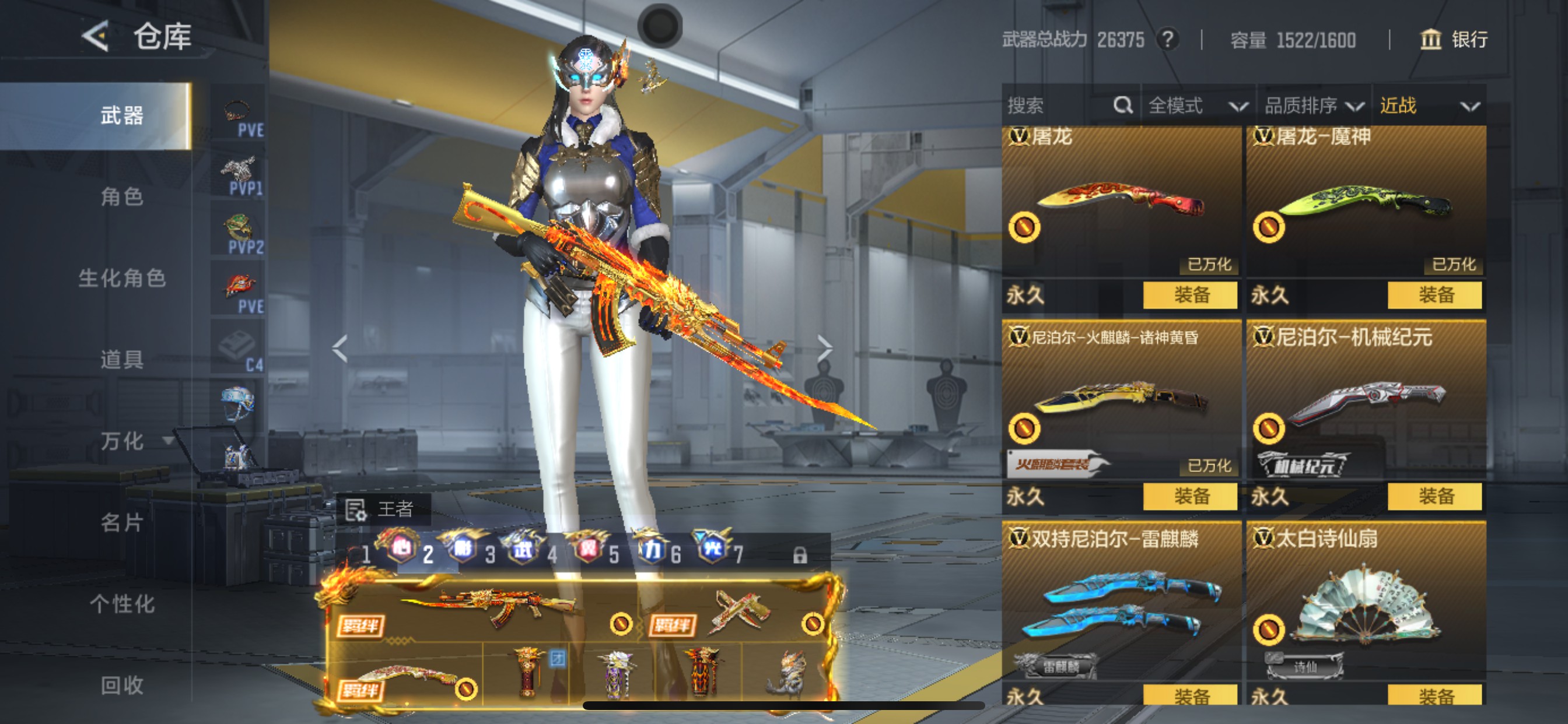The image size is (1568, 724).
Task: Open the 名片 name card tab
Action: click(122, 523)
